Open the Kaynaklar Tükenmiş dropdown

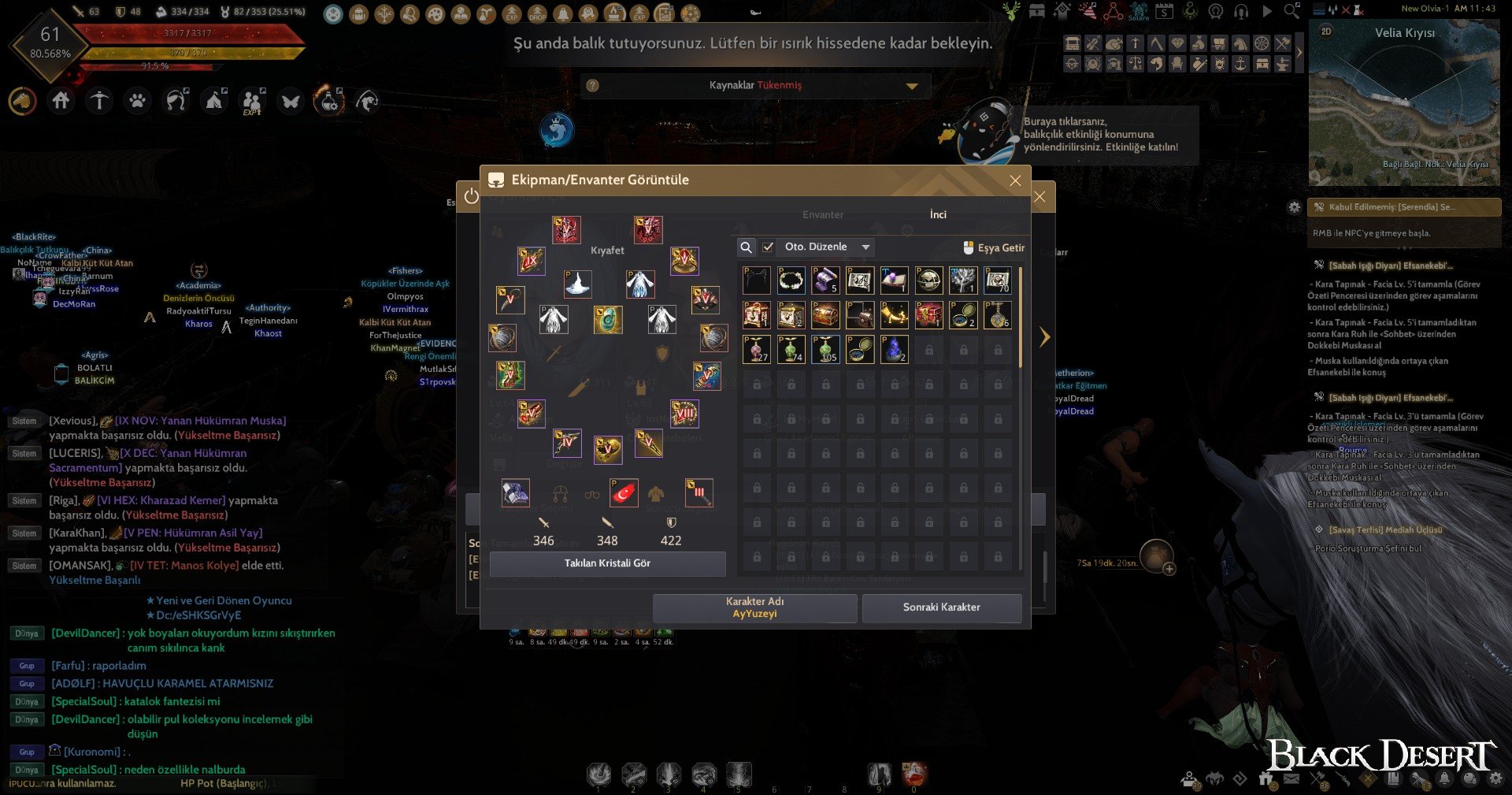pyautogui.click(x=912, y=86)
